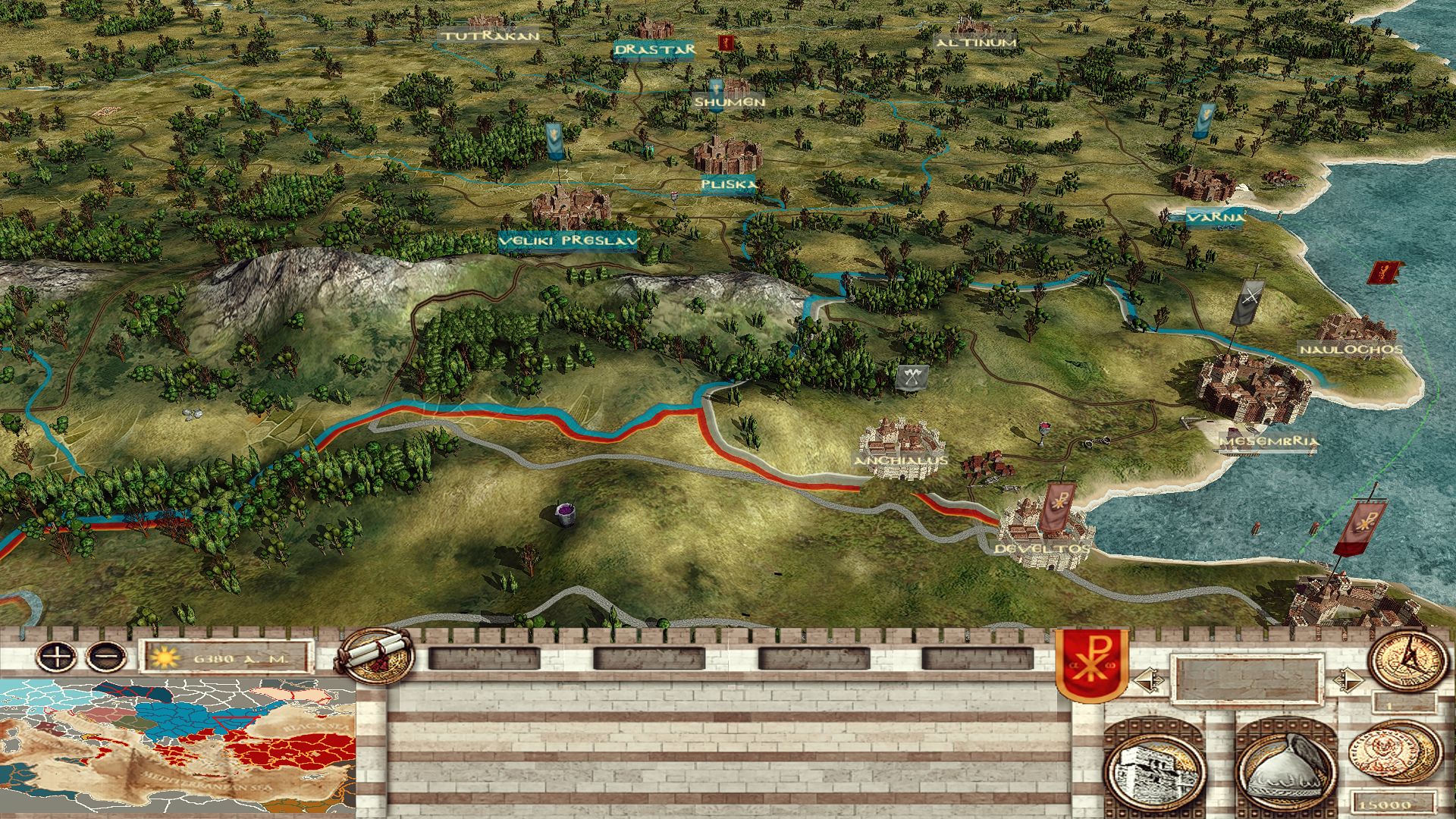Cycle to next item with right arrow
Screen dimensions: 1456x819
coord(1347,680)
